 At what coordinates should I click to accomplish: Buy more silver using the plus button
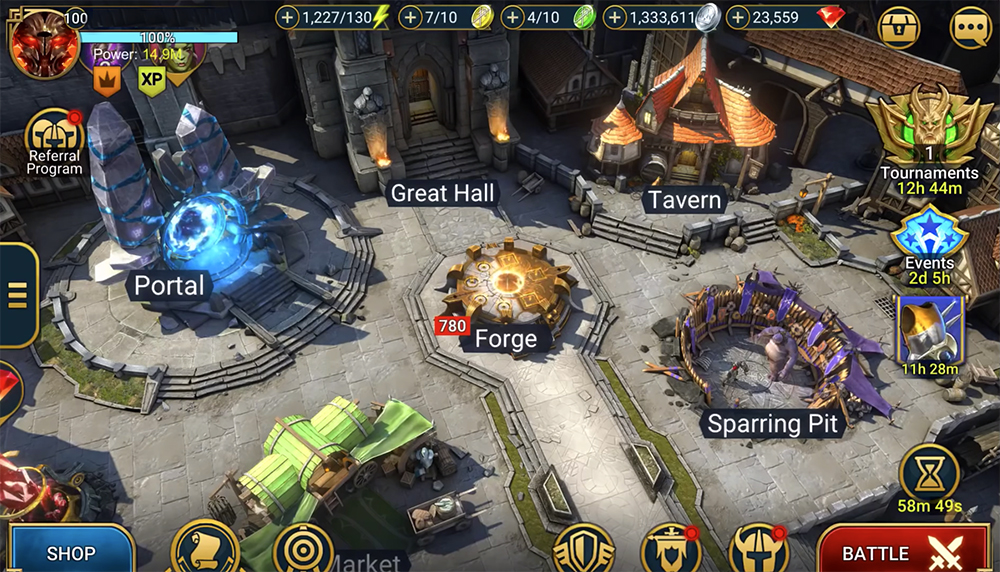pos(614,17)
